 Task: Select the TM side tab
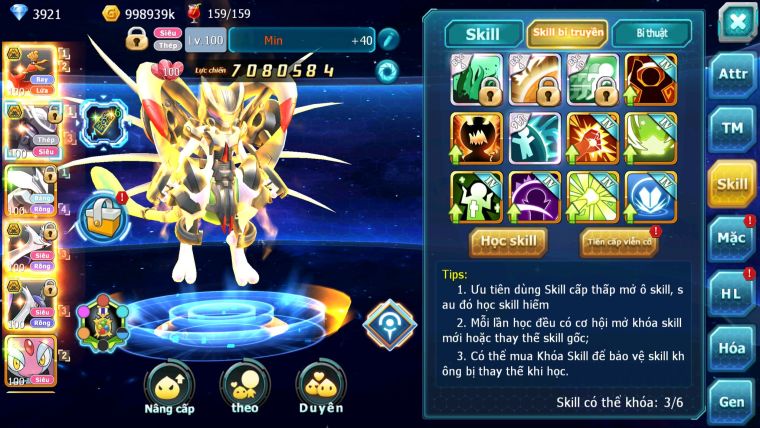732,128
